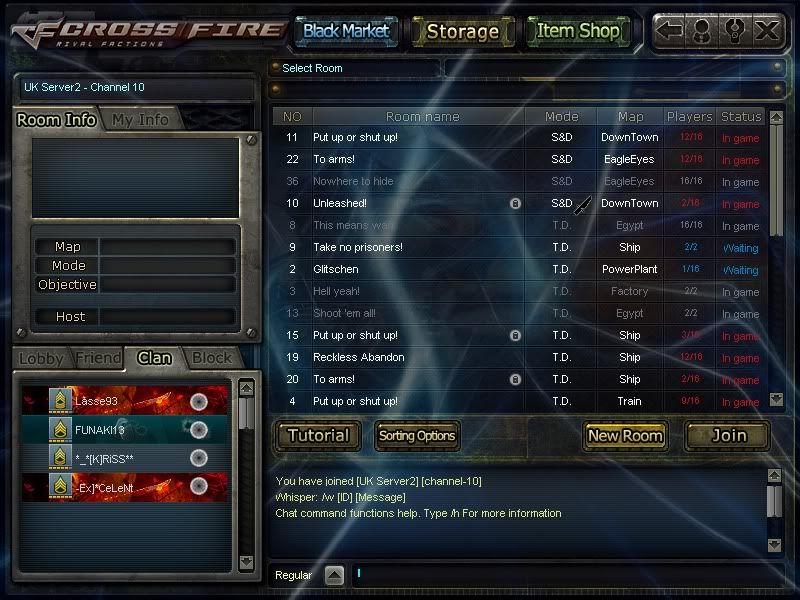Viewport: 800px width, 600px height.
Task: Open the Block list tab
Action: (x=211, y=358)
